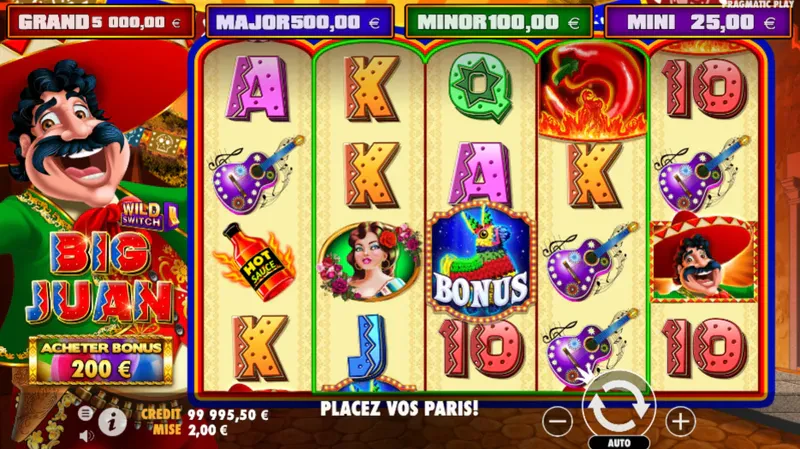Open the hamburger menu
The width and height of the screenshot is (800, 449).
click(x=87, y=412)
